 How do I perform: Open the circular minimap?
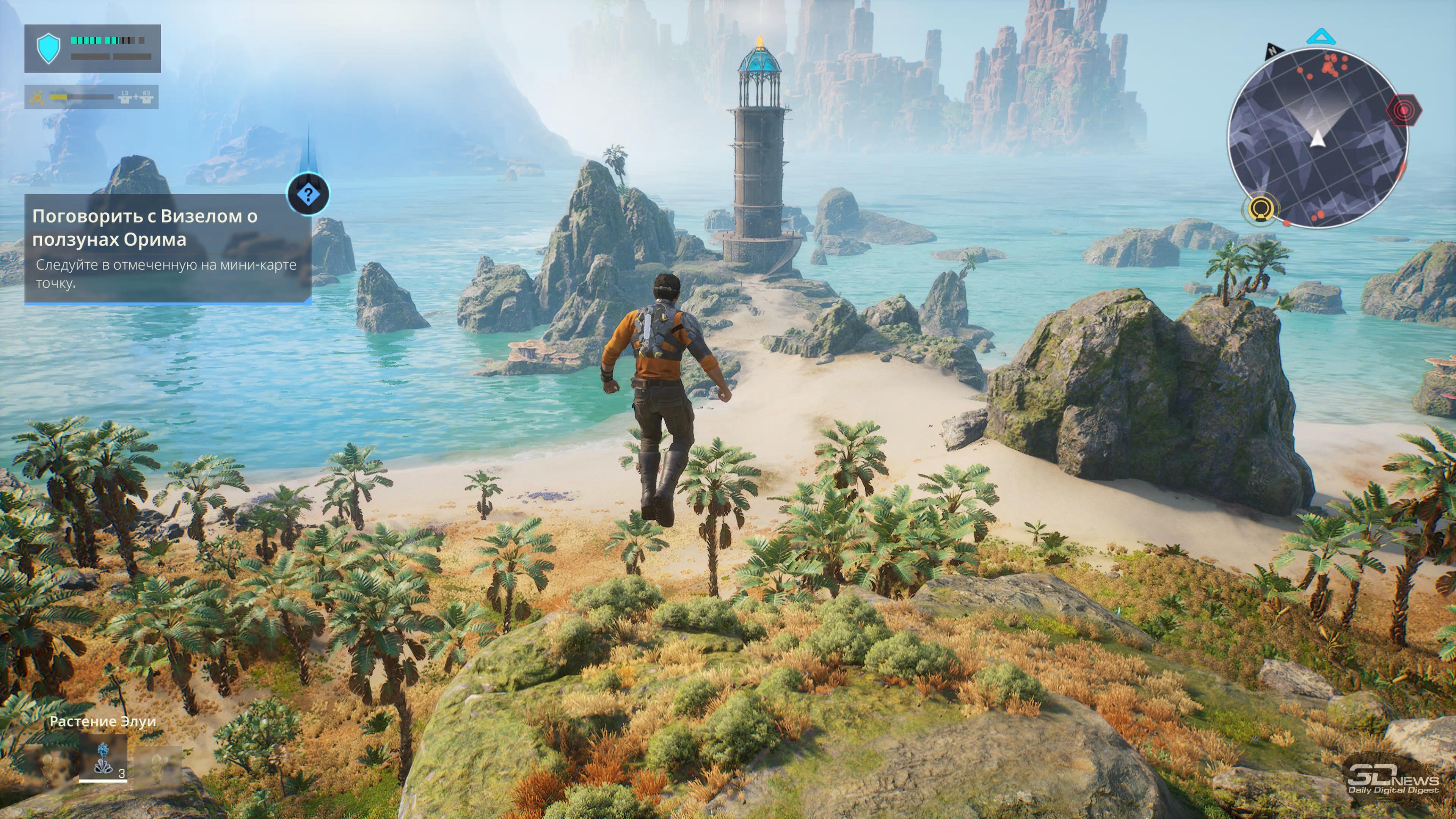(1317, 138)
